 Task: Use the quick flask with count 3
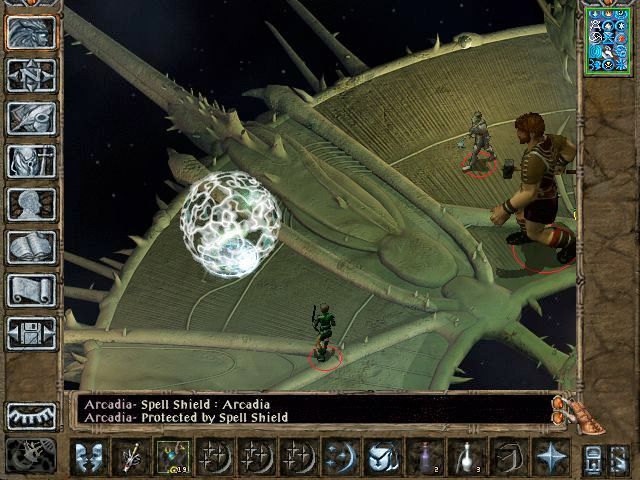(464, 458)
